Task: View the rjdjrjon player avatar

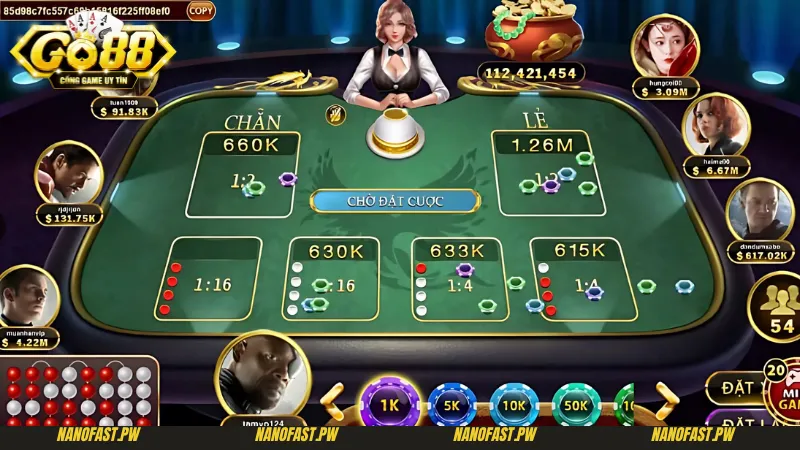Action: click(x=68, y=172)
